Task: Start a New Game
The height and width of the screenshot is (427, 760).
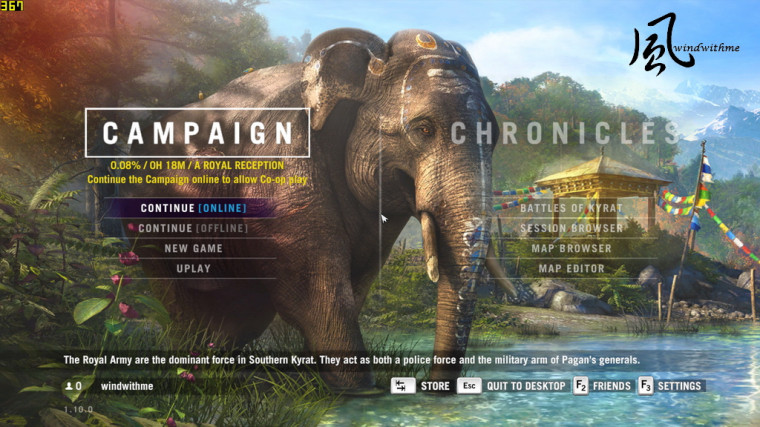Action: [x=193, y=248]
